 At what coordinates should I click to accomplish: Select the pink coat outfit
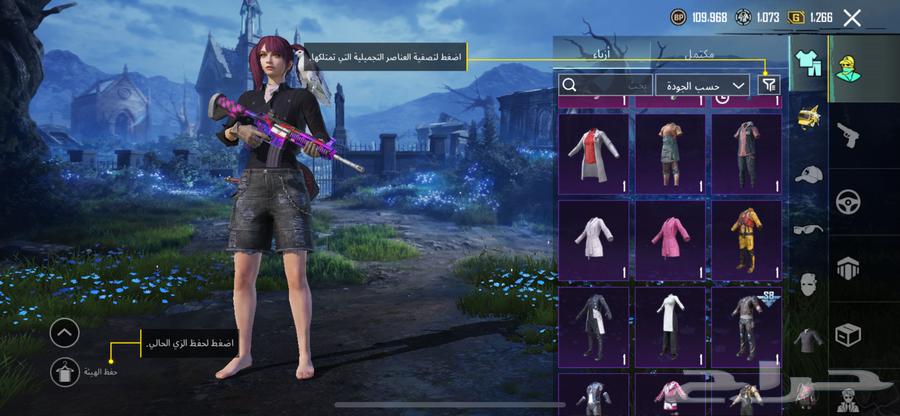(x=671, y=238)
